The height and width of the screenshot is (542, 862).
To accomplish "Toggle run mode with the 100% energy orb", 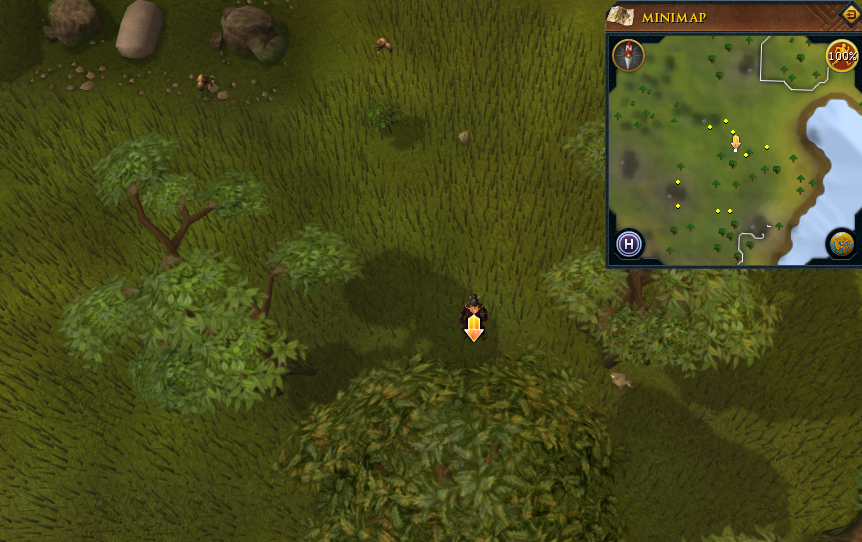I will [x=842, y=56].
